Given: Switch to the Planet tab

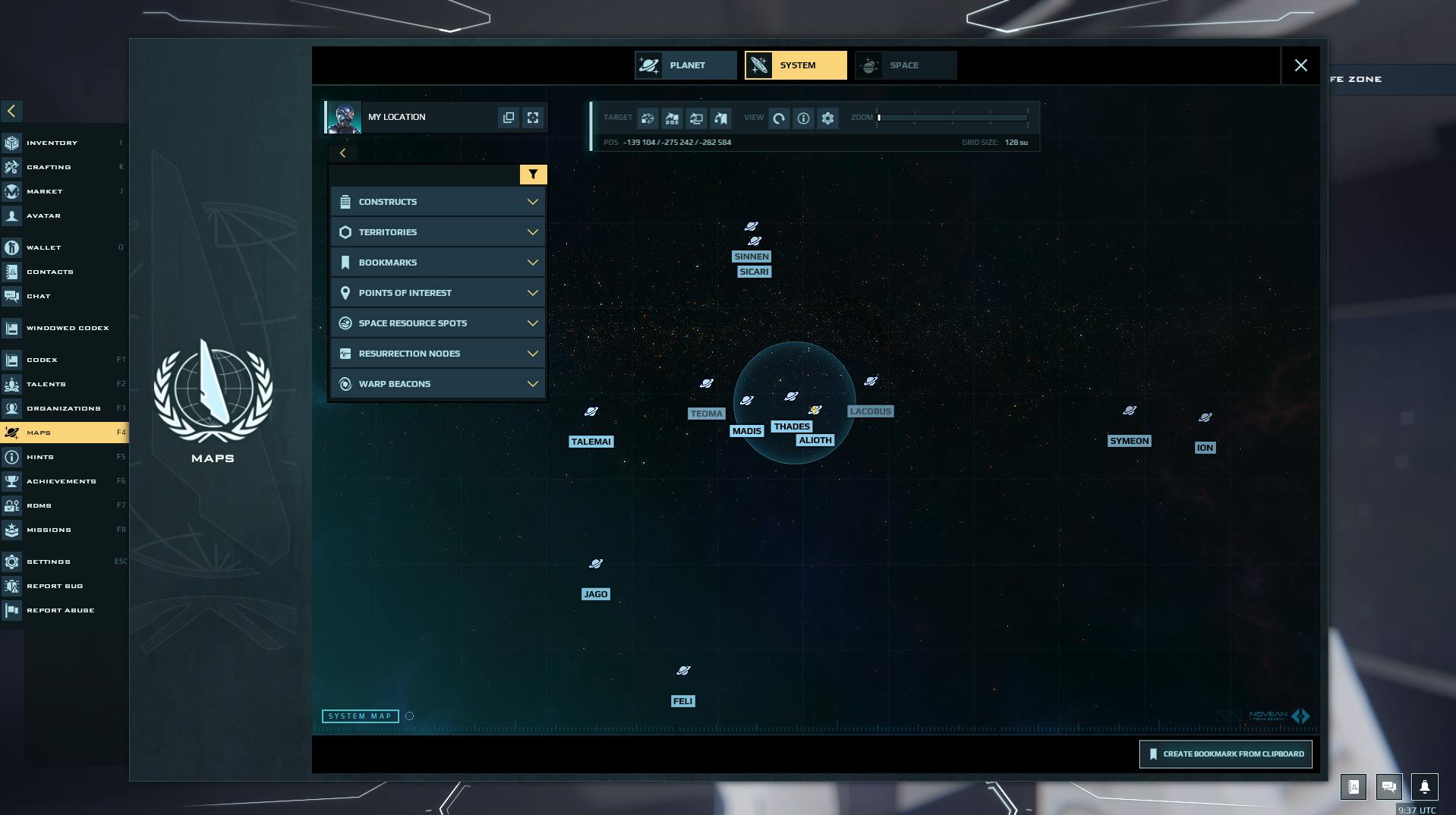Looking at the screenshot, I should pos(685,65).
